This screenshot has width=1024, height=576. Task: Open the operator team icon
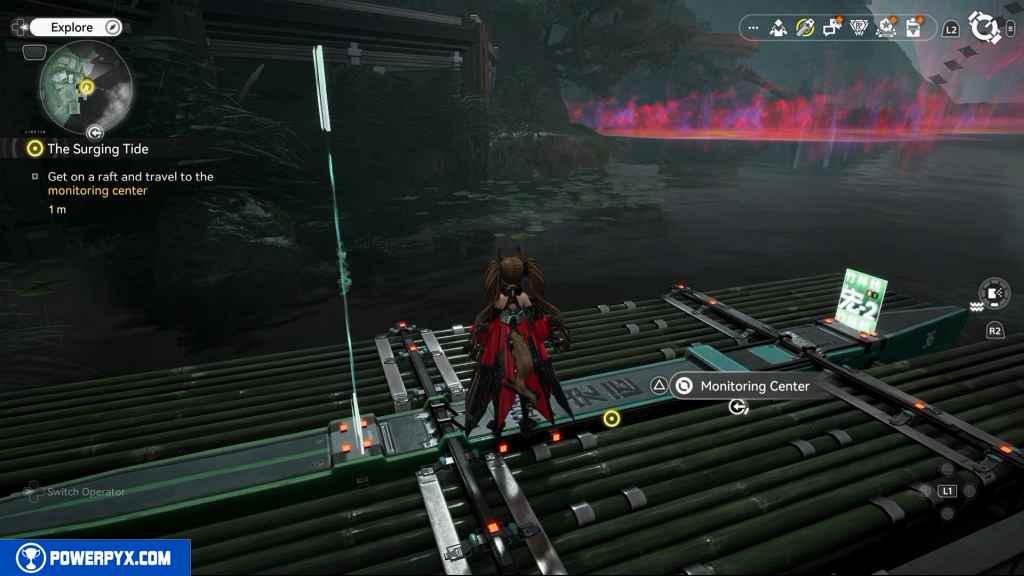pyautogui.click(x=778, y=28)
